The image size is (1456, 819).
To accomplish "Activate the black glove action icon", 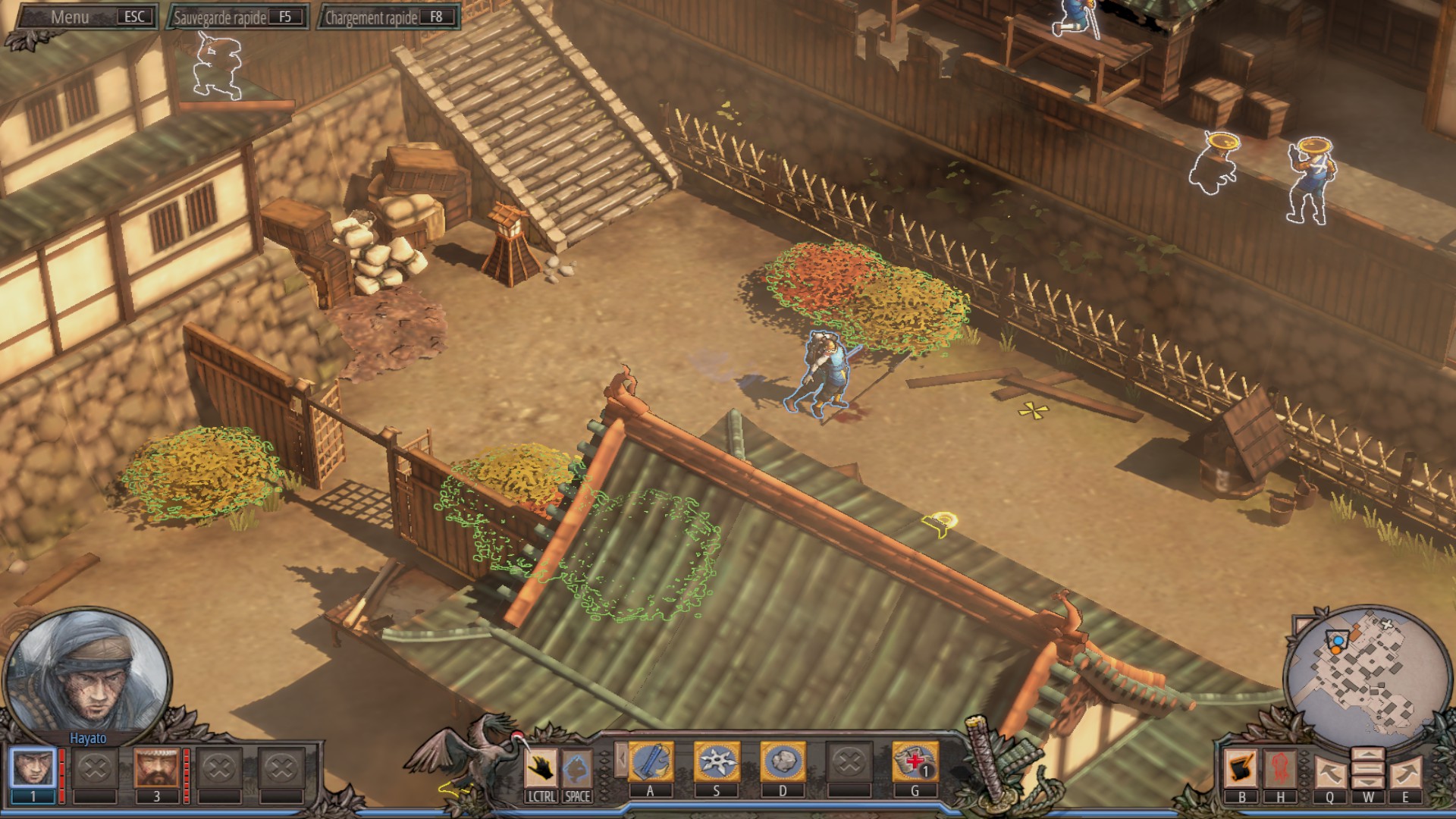I will [x=541, y=768].
